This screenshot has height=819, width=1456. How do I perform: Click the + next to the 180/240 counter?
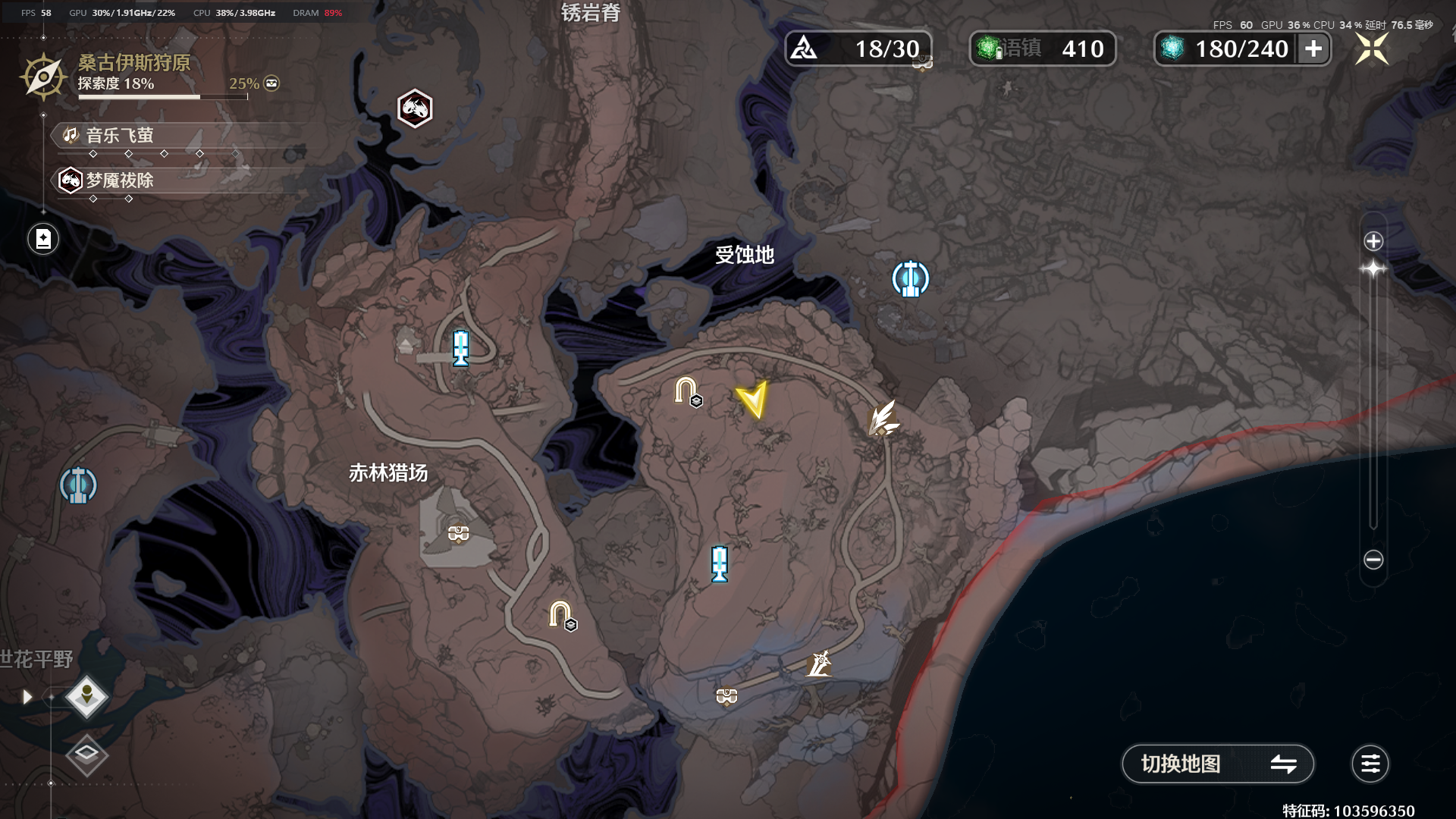point(1314,49)
